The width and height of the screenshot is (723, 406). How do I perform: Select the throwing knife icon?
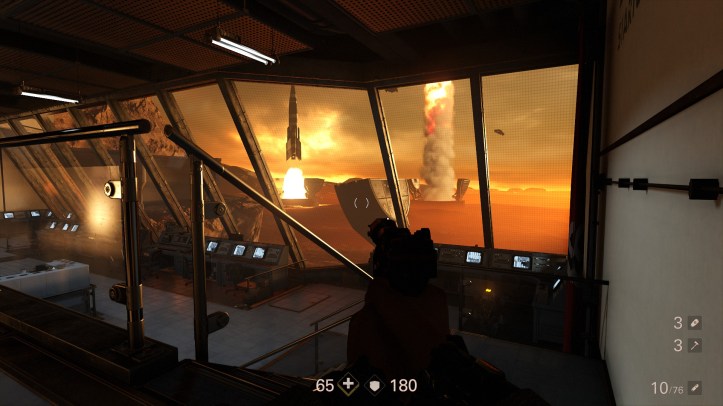[x=695, y=345]
